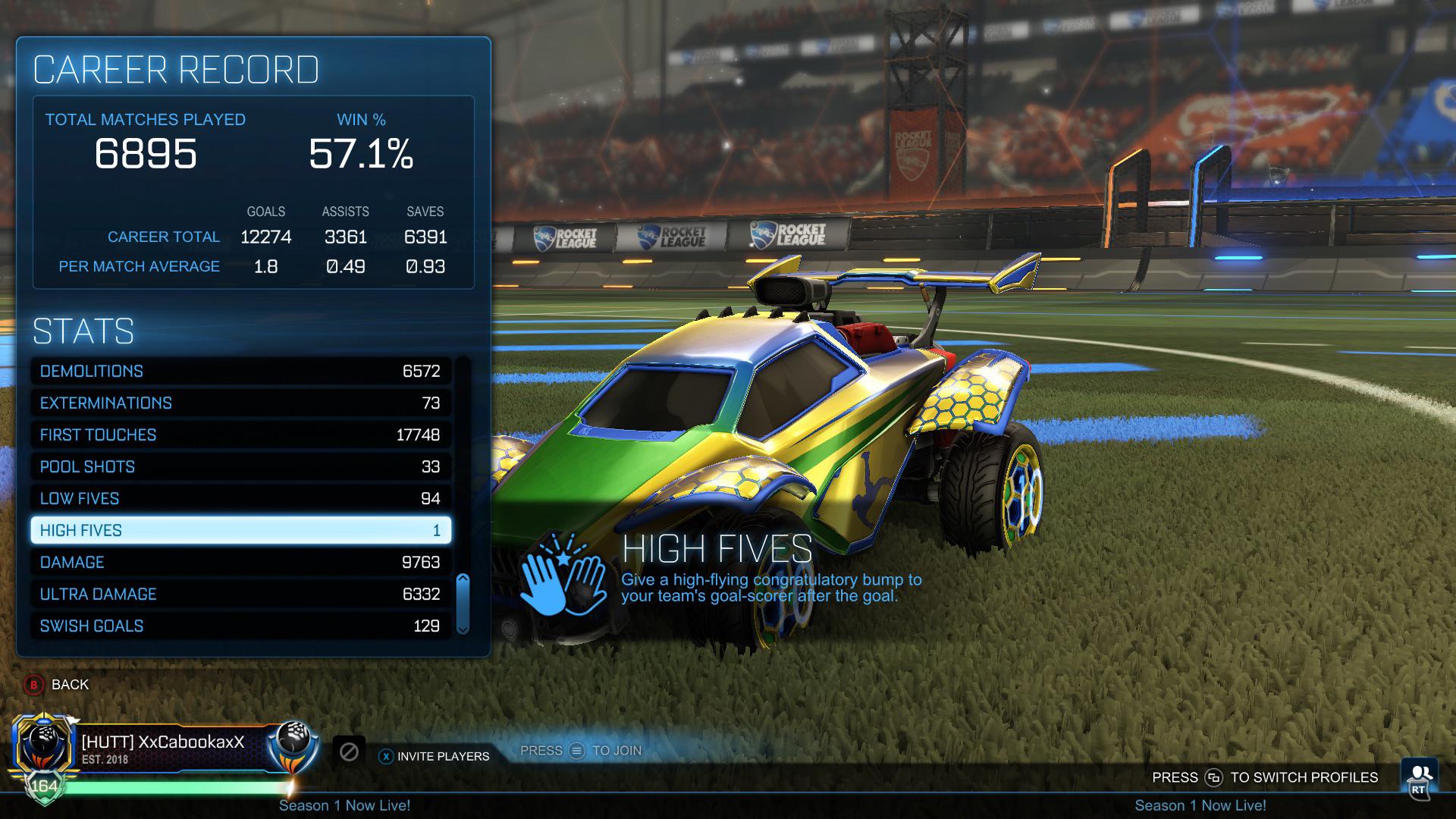Screen dimensions: 1456x819
Task: Click the BACK label
Action: coord(69,684)
